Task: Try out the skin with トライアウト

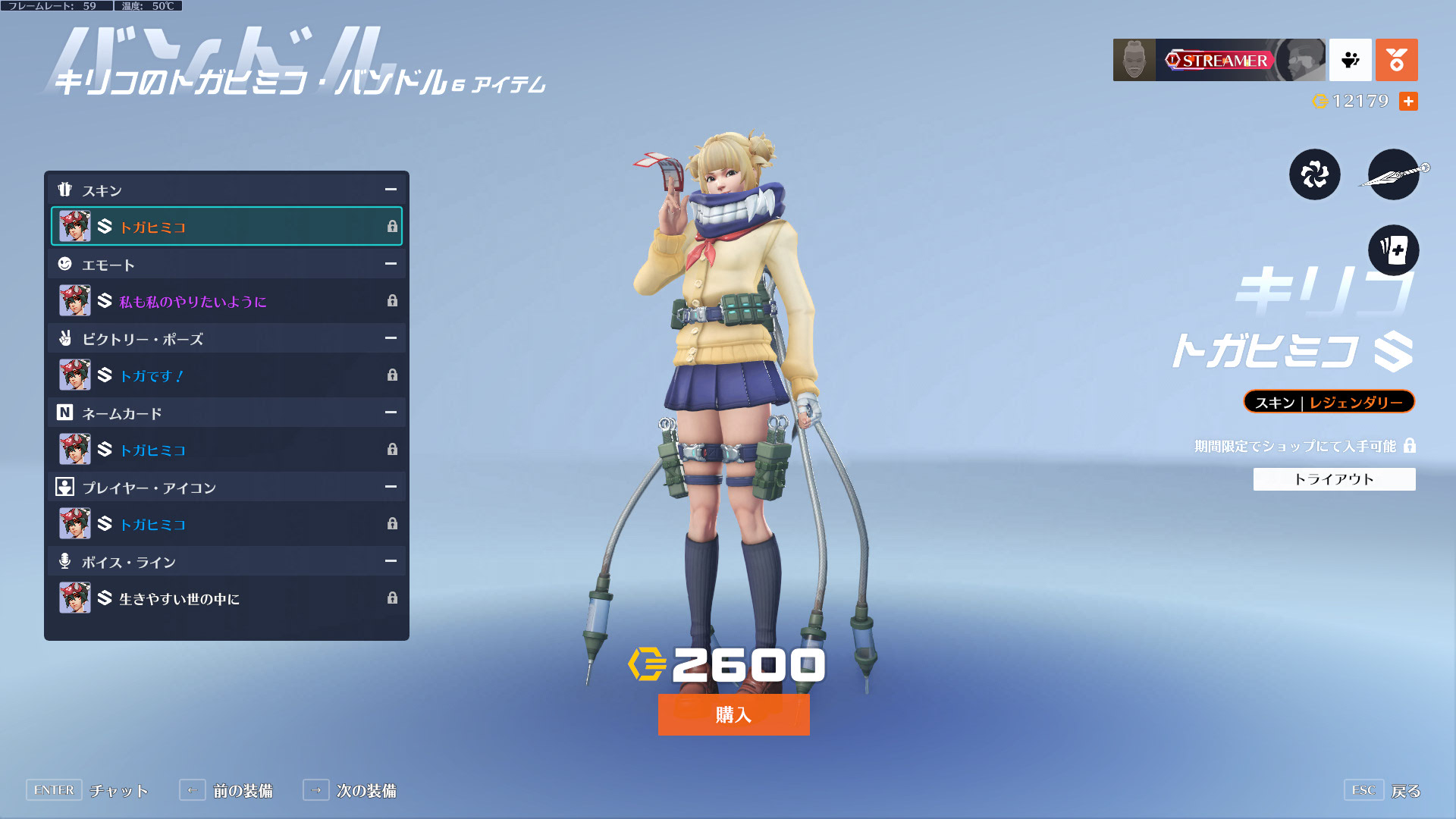Action: click(x=1334, y=479)
